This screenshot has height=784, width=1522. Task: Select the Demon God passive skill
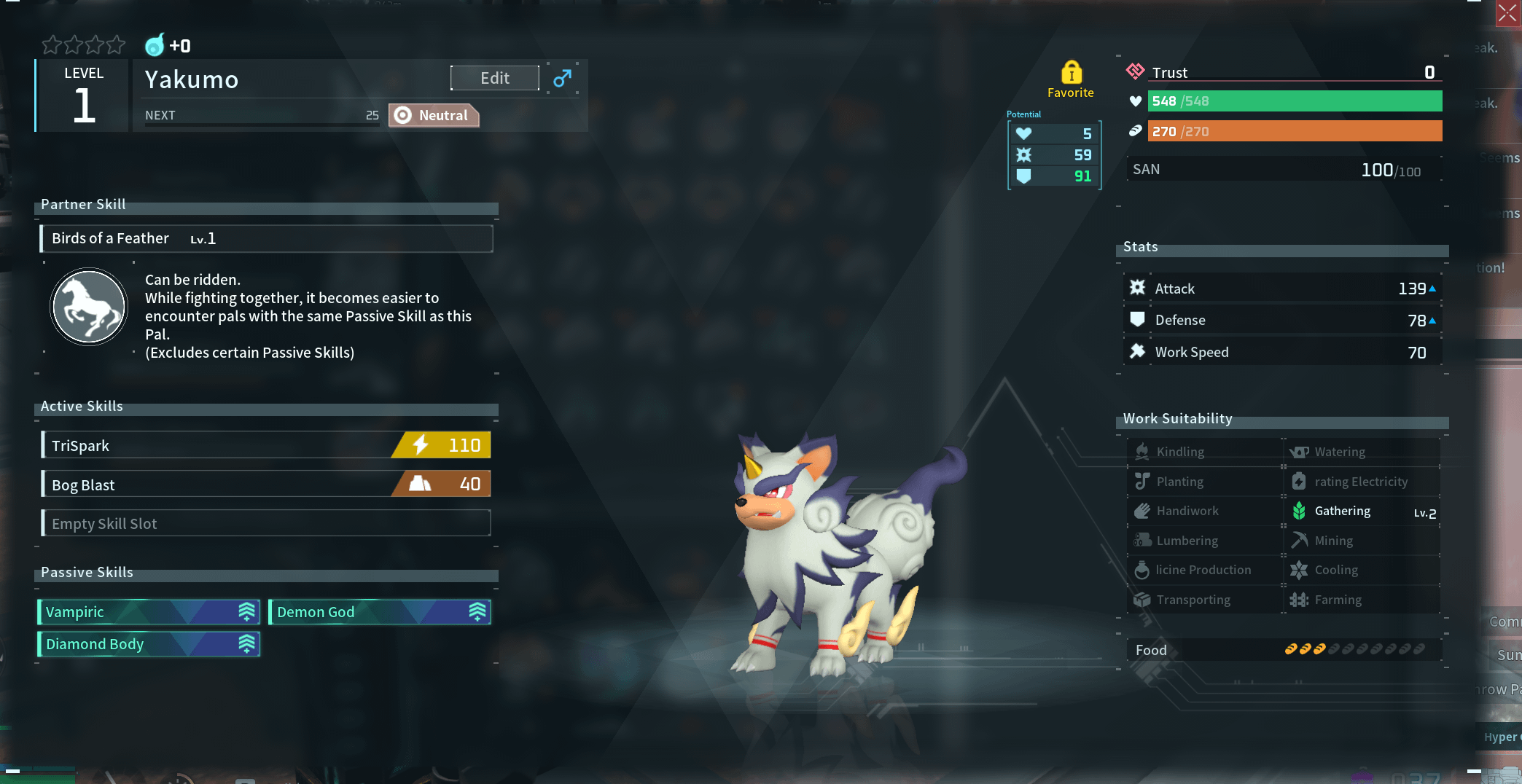click(x=379, y=612)
